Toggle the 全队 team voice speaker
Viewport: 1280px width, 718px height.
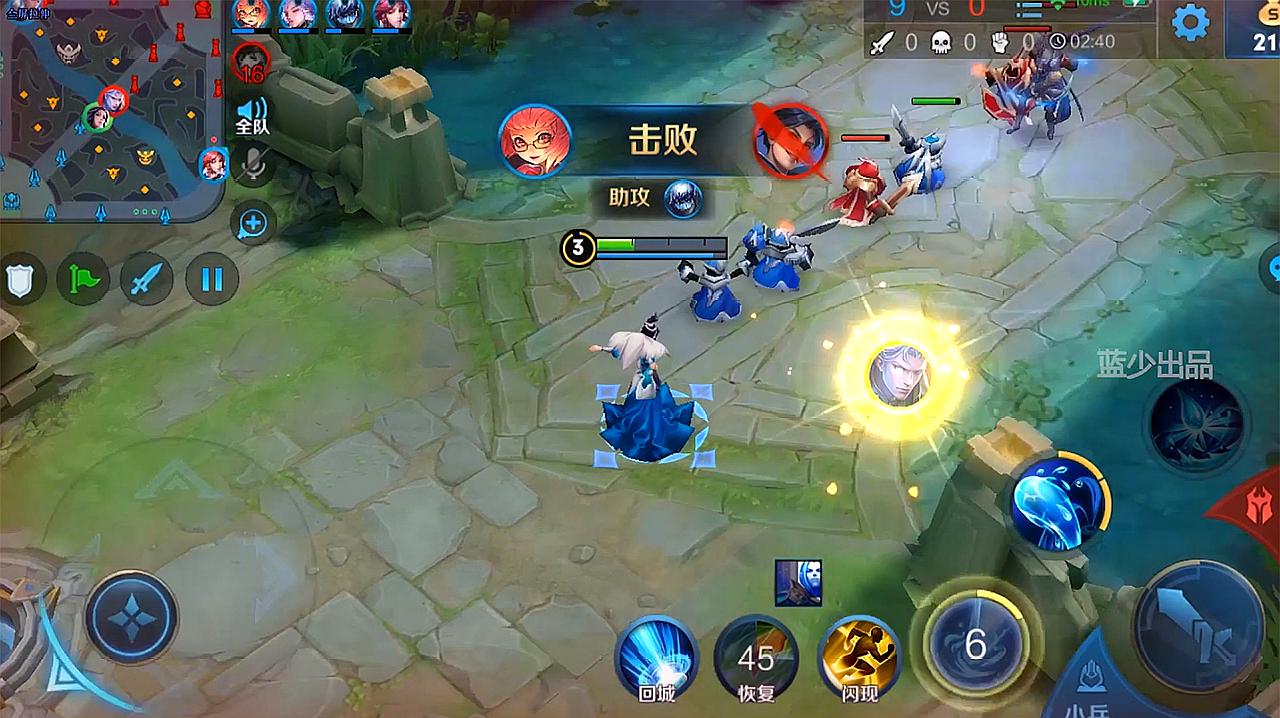pyautogui.click(x=252, y=116)
